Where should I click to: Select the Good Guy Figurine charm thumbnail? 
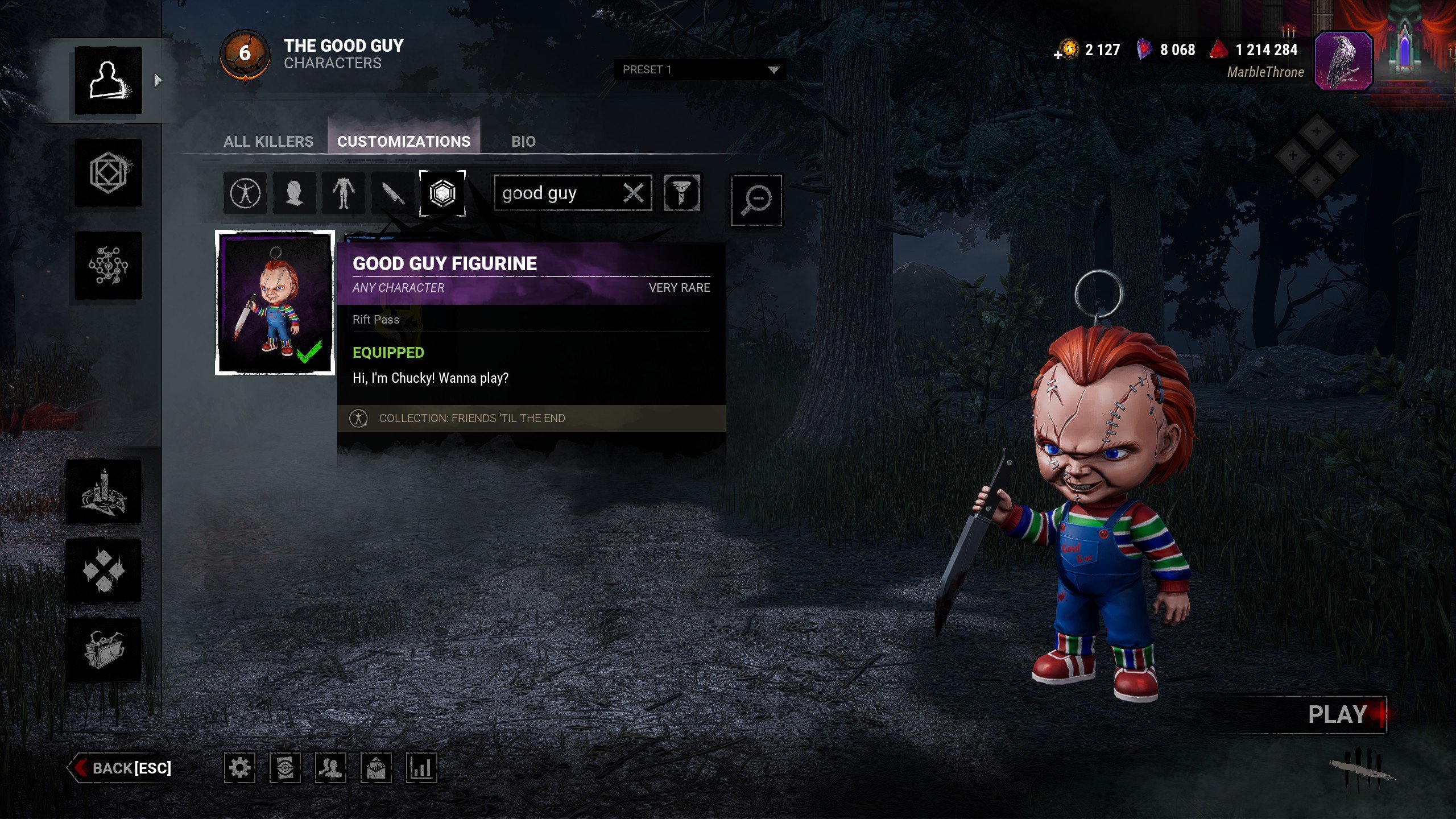pyautogui.click(x=275, y=303)
